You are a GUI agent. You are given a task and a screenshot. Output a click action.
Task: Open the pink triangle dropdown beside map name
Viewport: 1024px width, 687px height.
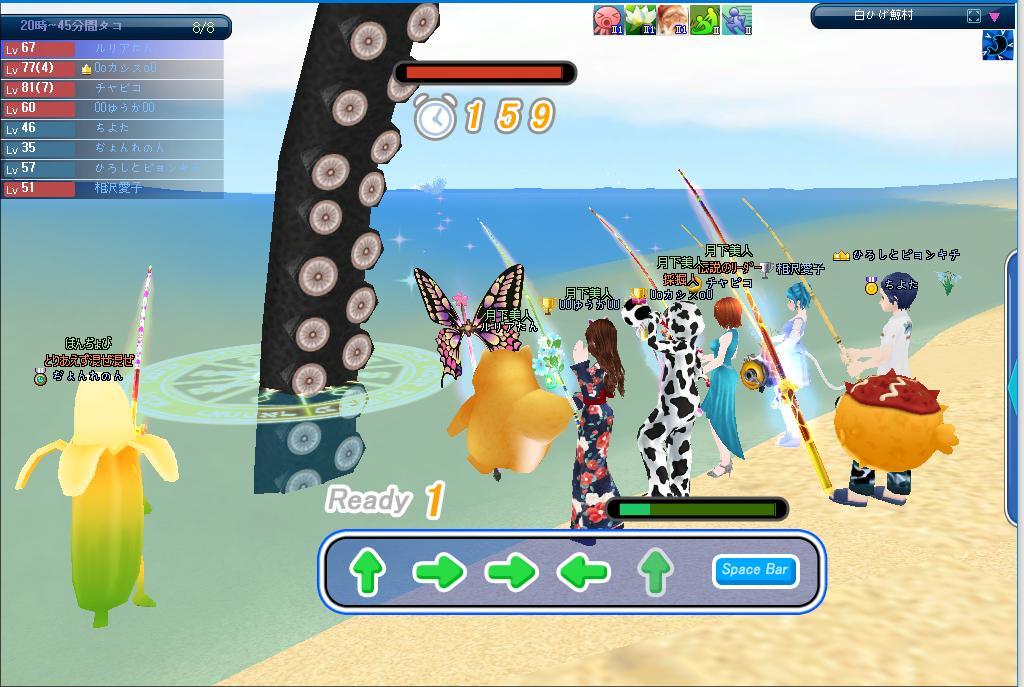coord(995,16)
